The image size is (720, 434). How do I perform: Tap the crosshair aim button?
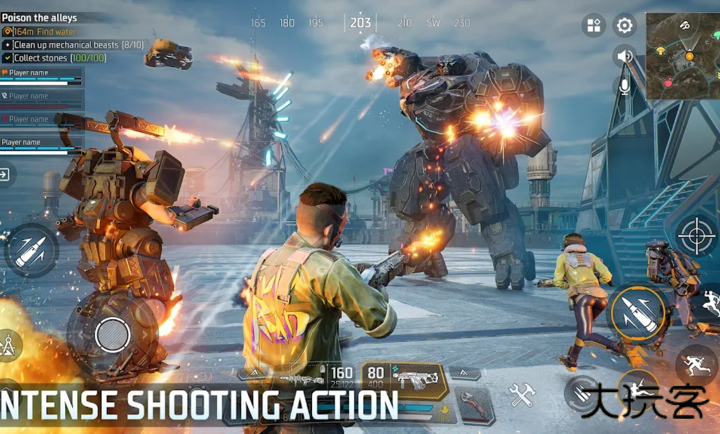point(696,235)
